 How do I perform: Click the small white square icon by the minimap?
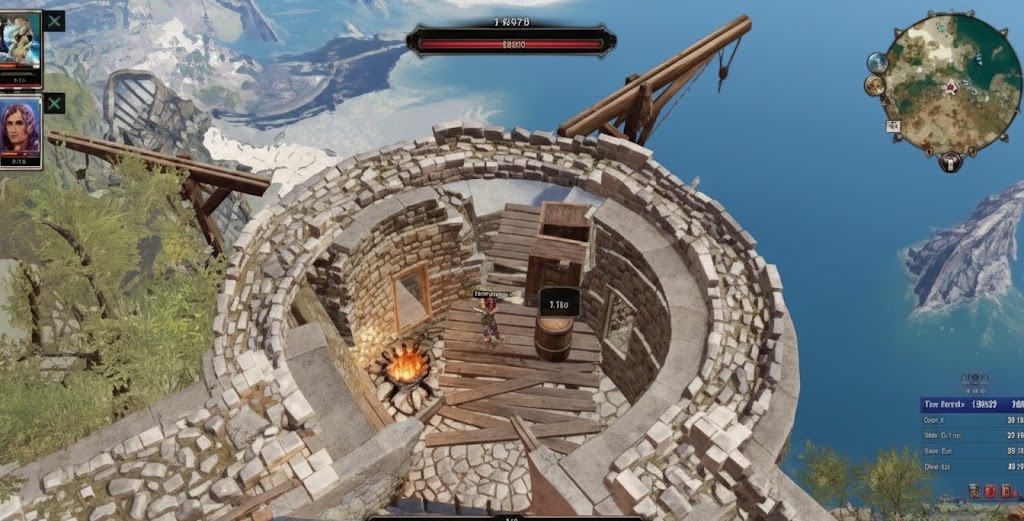tap(893, 127)
